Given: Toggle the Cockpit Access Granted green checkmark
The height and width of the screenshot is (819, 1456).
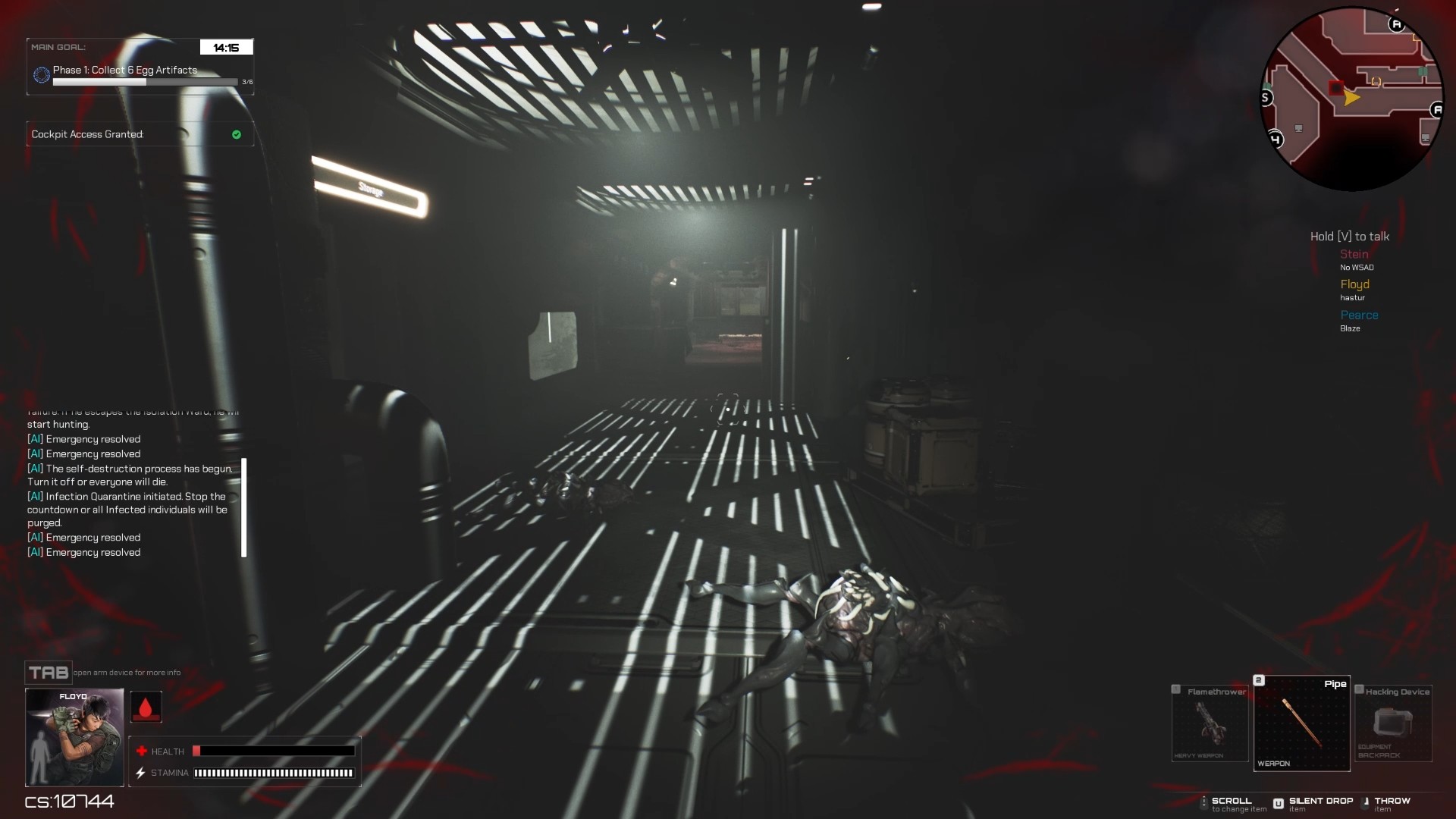Looking at the screenshot, I should [x=236, y=134].
